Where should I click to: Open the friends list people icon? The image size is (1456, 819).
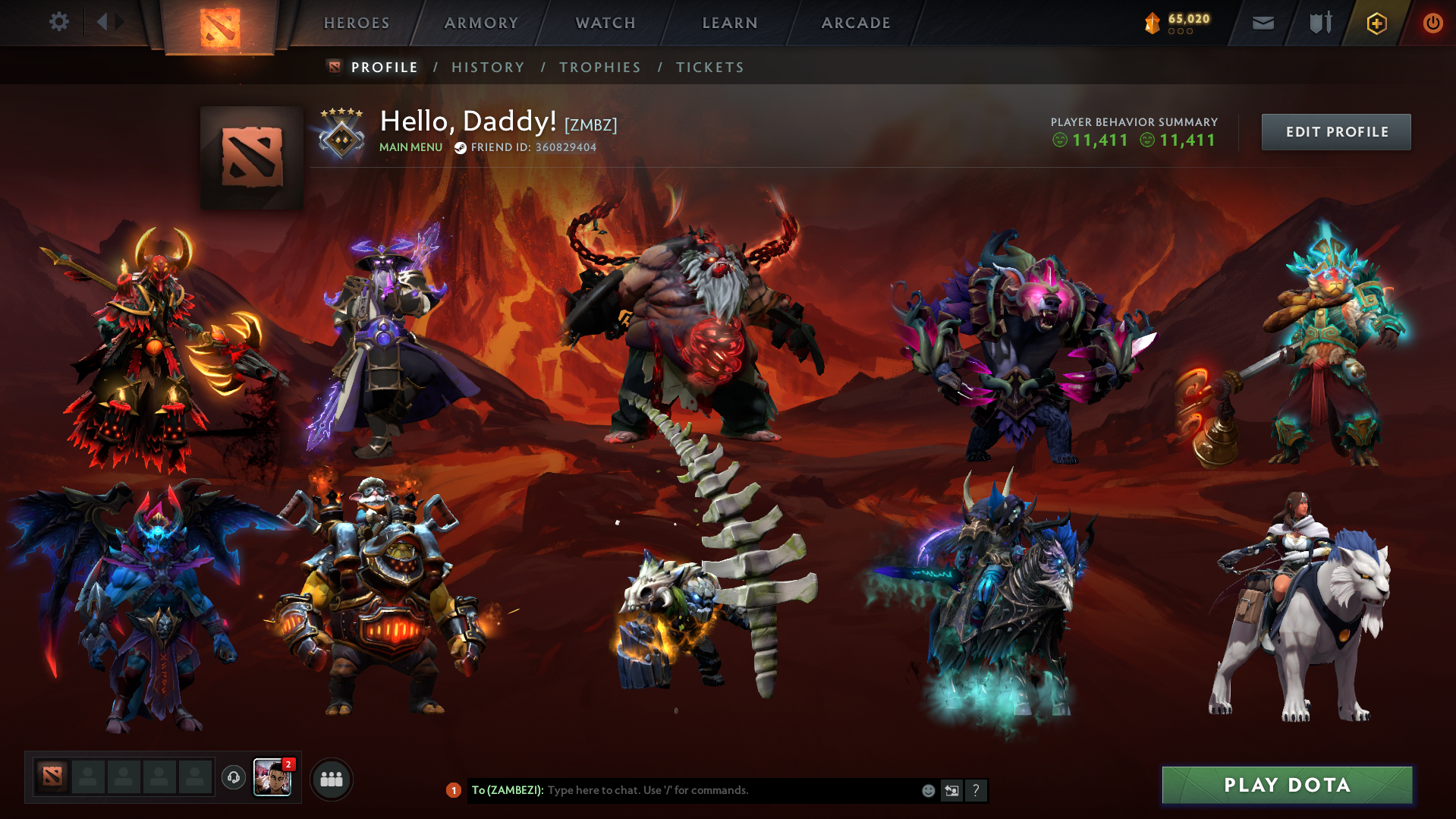pyautogui.click(x=331, y=778)
